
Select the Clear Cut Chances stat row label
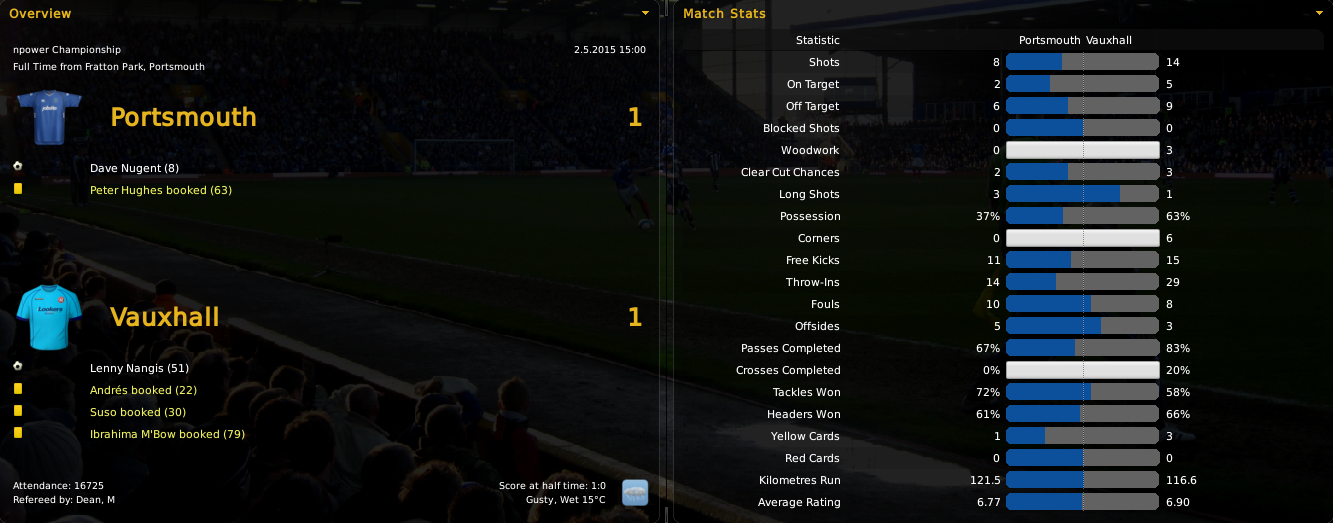click(790, 172)
